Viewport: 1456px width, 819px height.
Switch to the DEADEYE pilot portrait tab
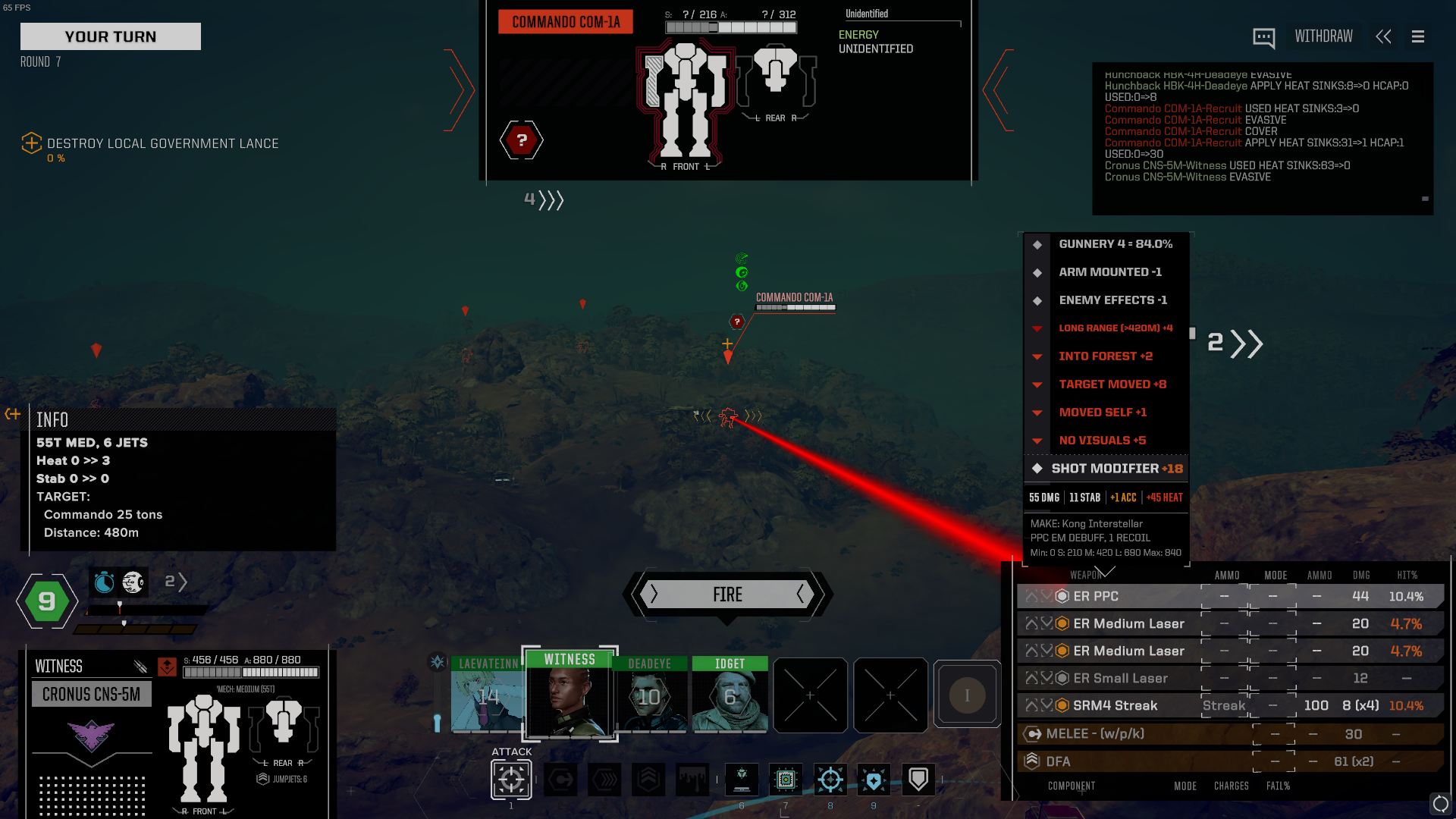(x=651, y=694)
